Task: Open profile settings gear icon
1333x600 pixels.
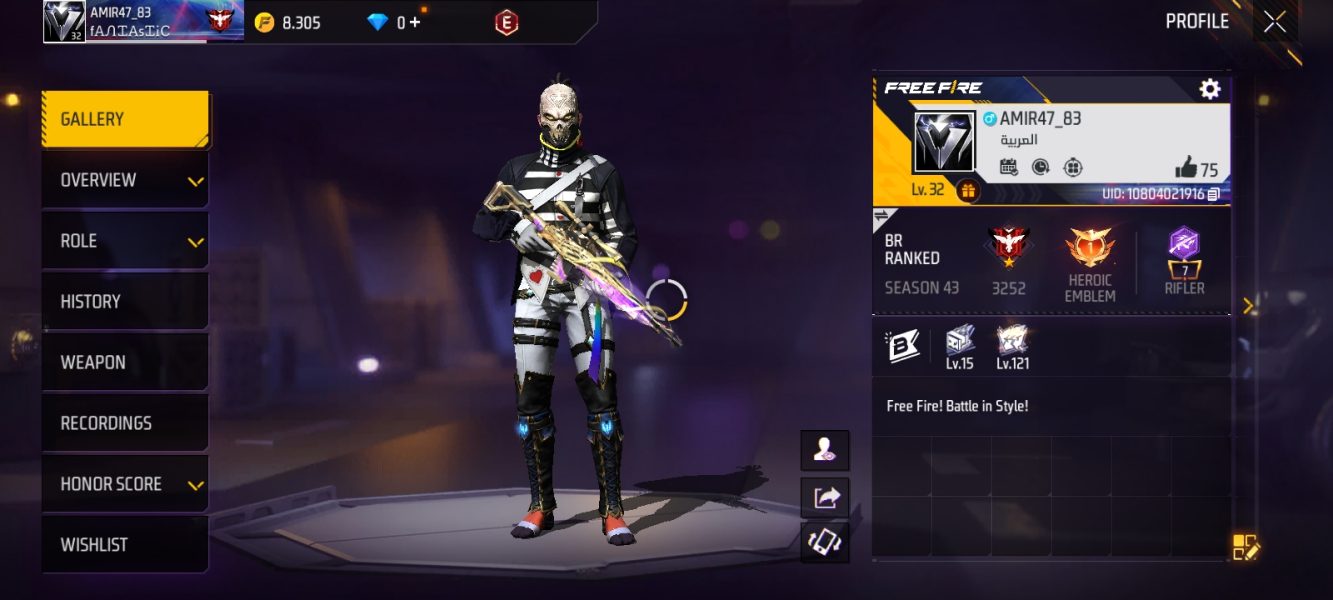Action: click(x=1210, y=89)
